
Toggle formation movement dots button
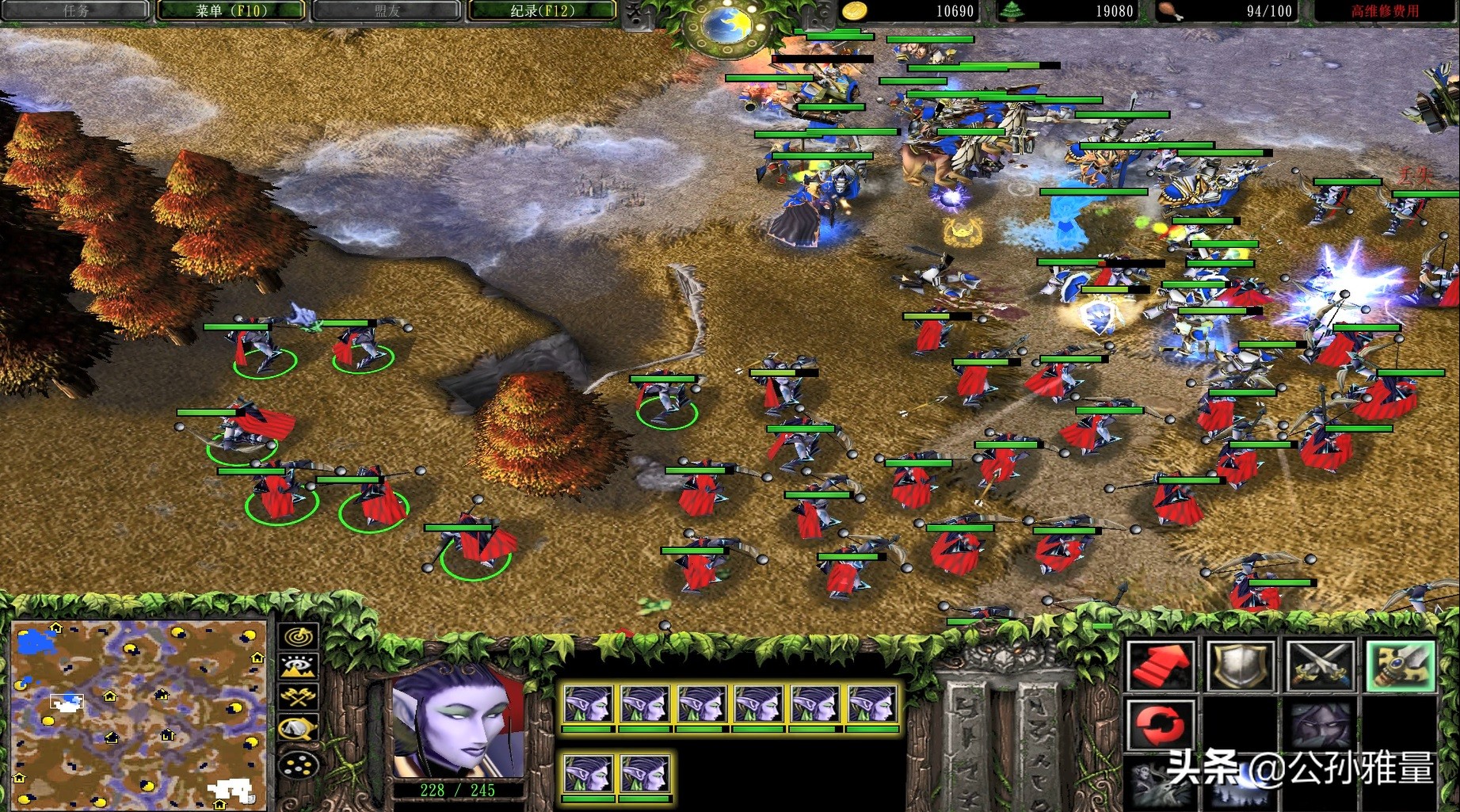299,765
